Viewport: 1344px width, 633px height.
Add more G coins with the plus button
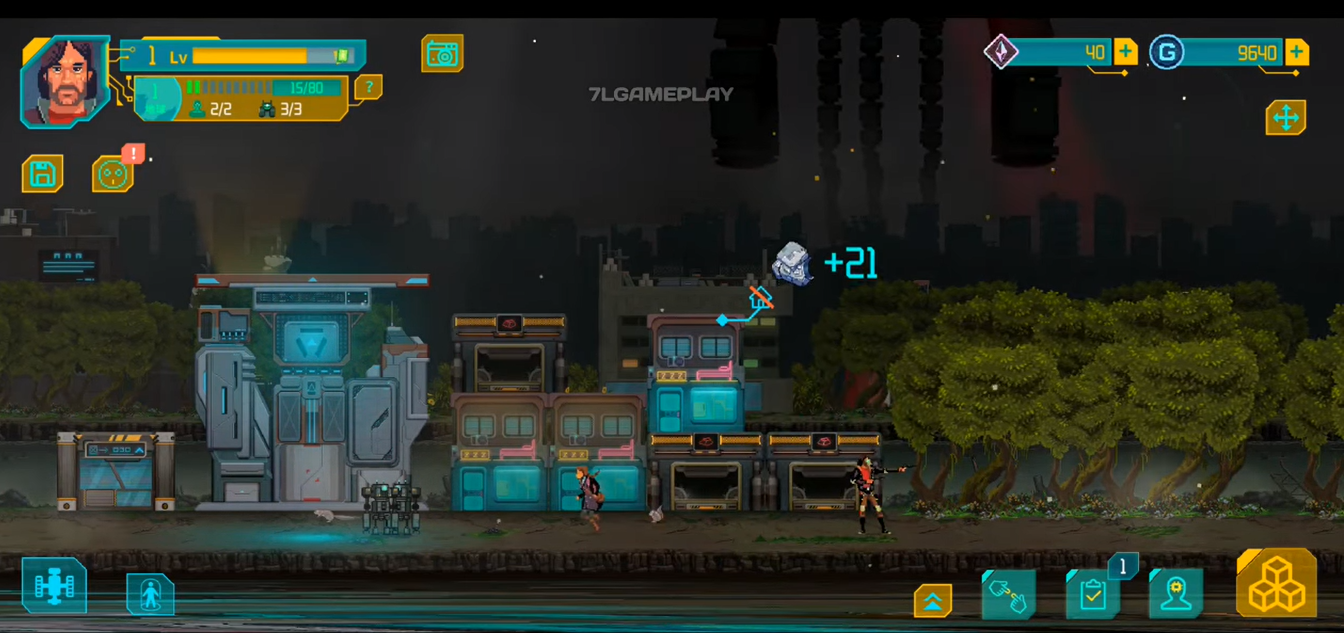point(1297,52)
